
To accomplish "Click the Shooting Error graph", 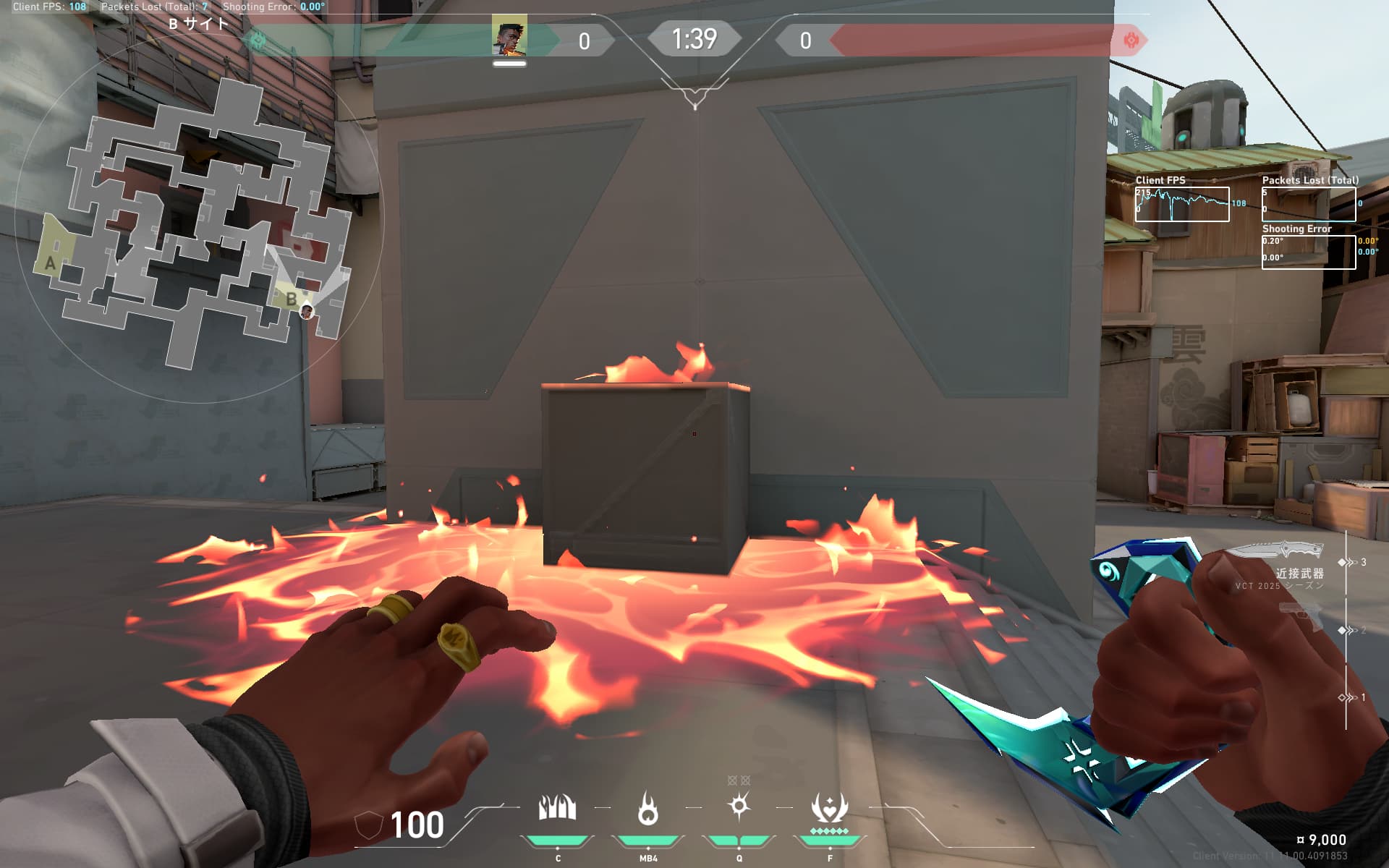I will coord(1308,252).
